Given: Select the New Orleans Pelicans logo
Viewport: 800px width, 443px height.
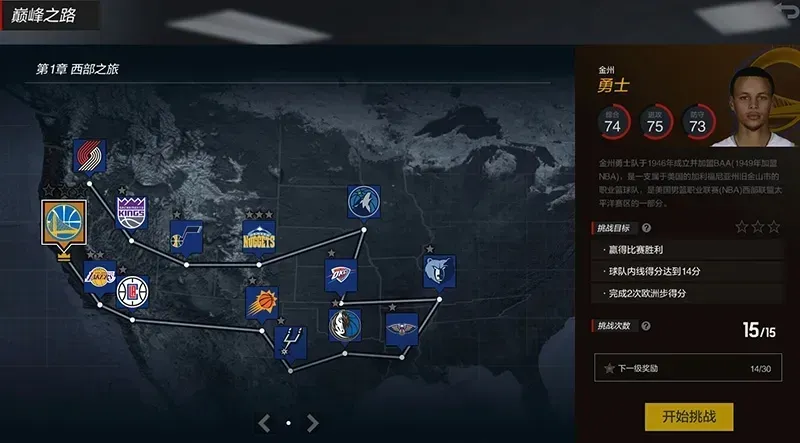Looking at the screenshot, I should pyautogui.click(x=402, y=328).
